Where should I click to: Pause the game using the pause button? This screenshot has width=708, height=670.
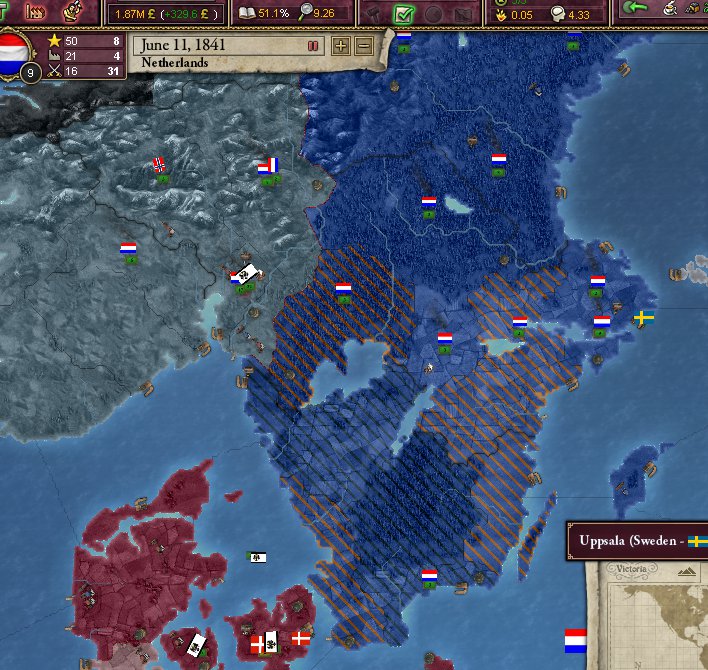tap(313, 46)
